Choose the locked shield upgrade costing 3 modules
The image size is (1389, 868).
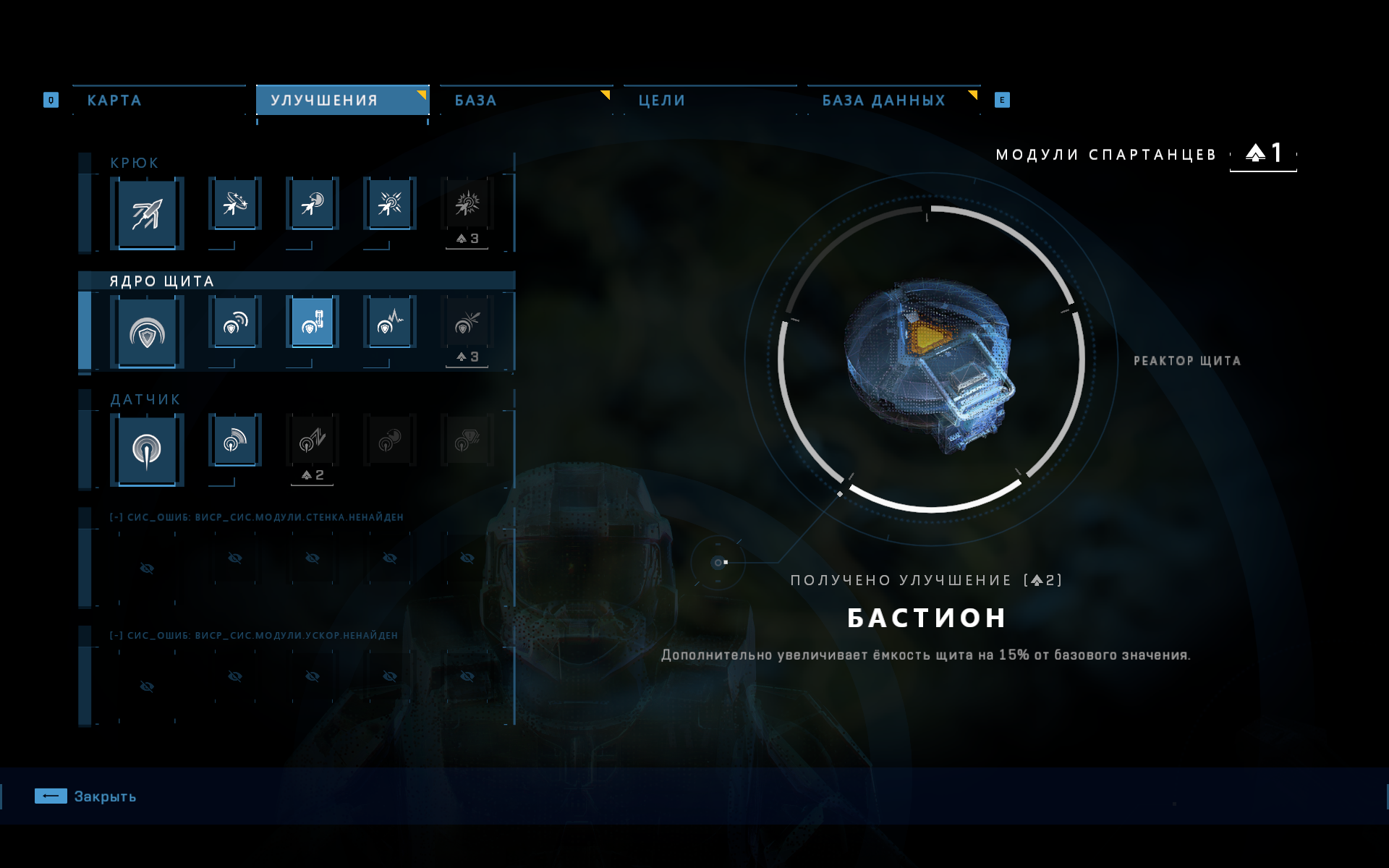point(467,323)
